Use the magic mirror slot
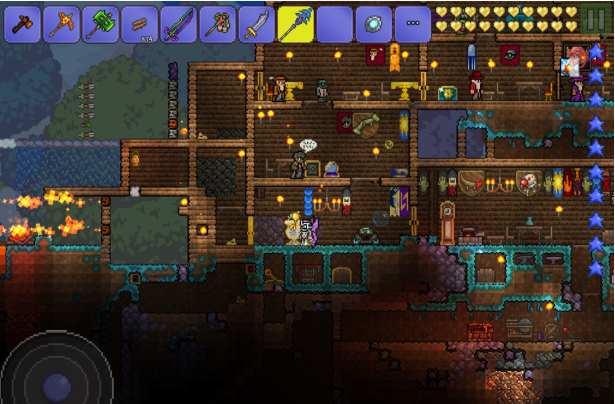Viewport: 615px width, 404px height. (x=373, y=24)
